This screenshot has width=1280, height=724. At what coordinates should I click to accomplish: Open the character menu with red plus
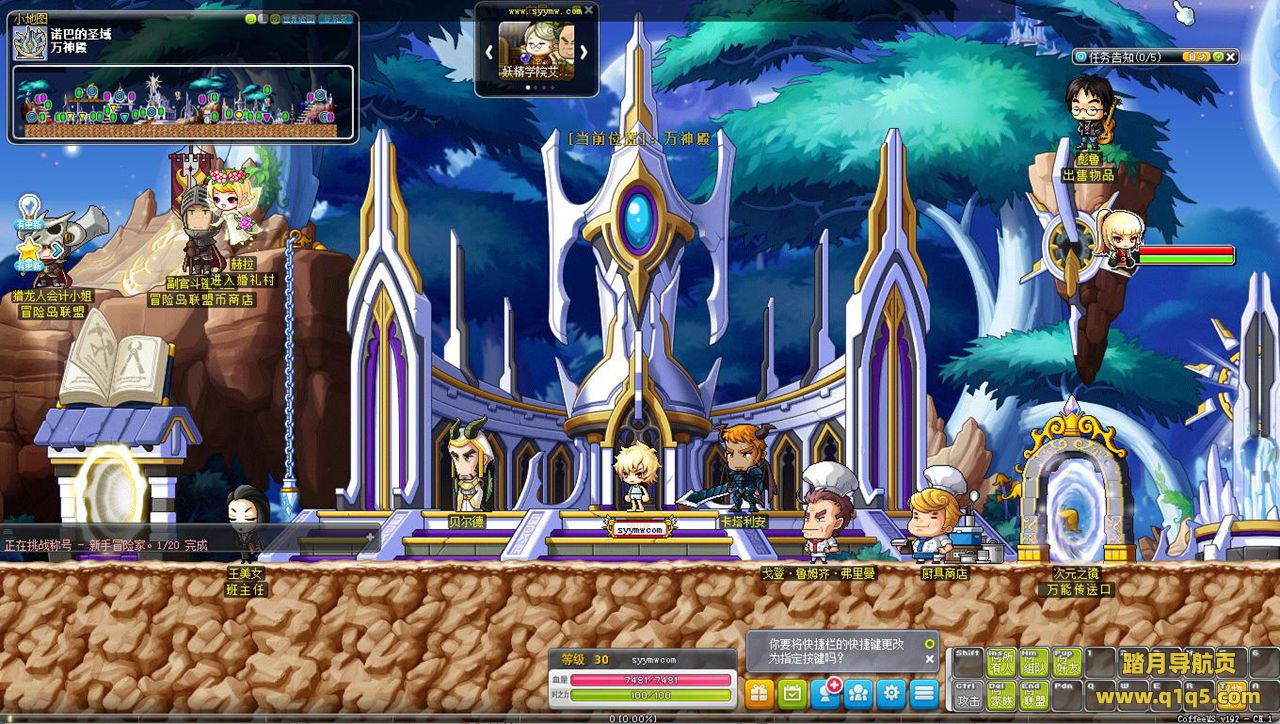click(826, 692)
